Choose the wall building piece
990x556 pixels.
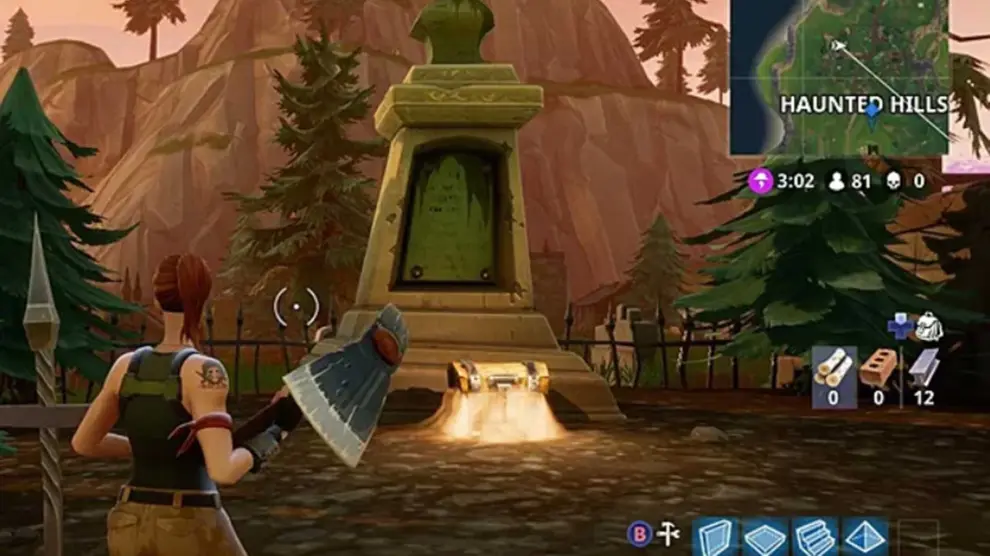pos(714,536)
